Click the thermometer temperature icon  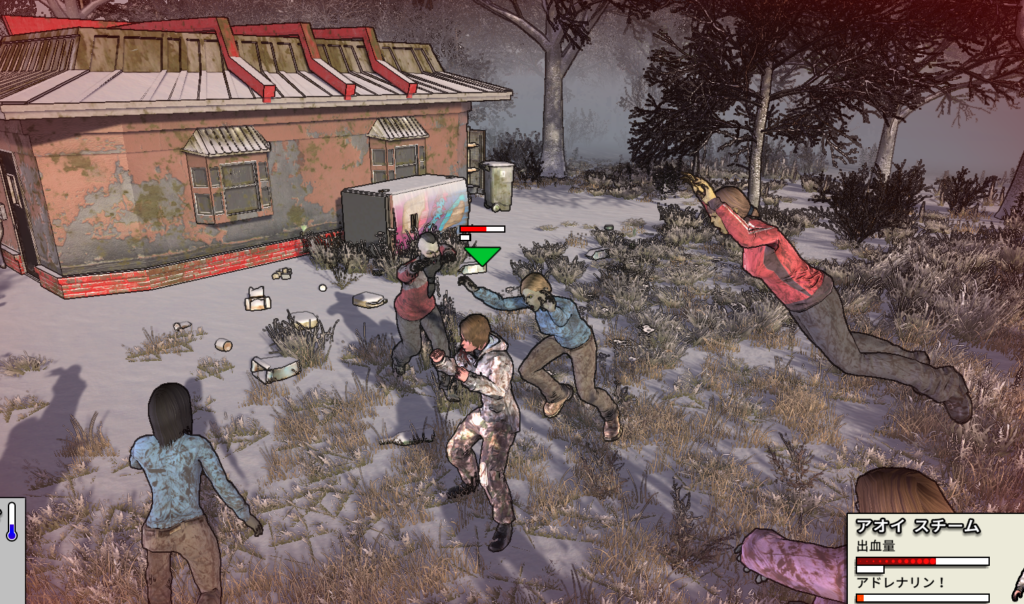[11, 523]
